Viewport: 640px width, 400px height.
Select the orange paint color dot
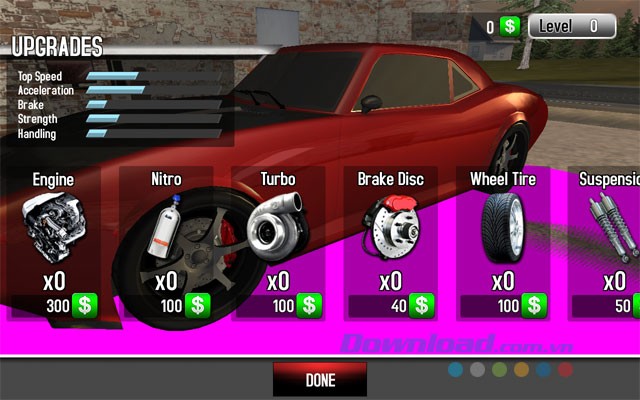coord(520,369)
